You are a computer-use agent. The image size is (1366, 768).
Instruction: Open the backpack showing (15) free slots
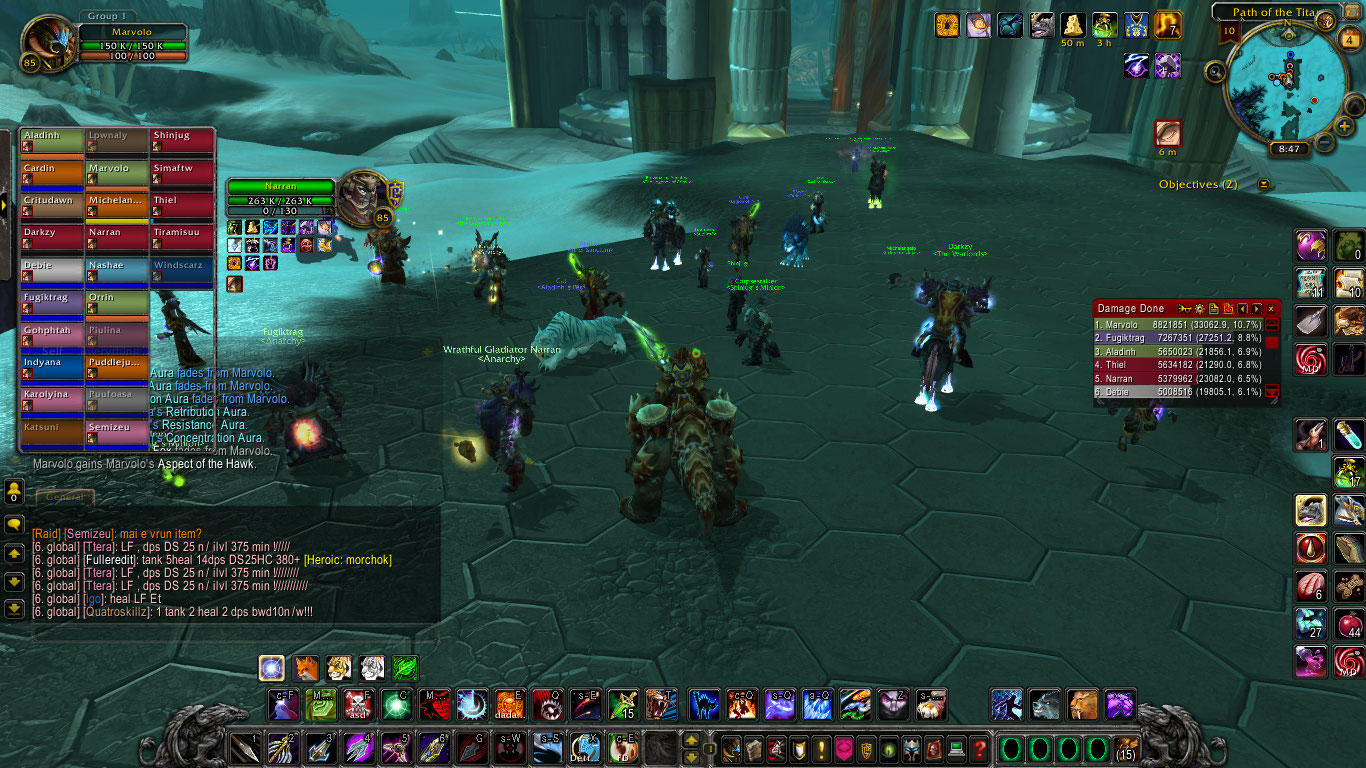pos(1126,749)
